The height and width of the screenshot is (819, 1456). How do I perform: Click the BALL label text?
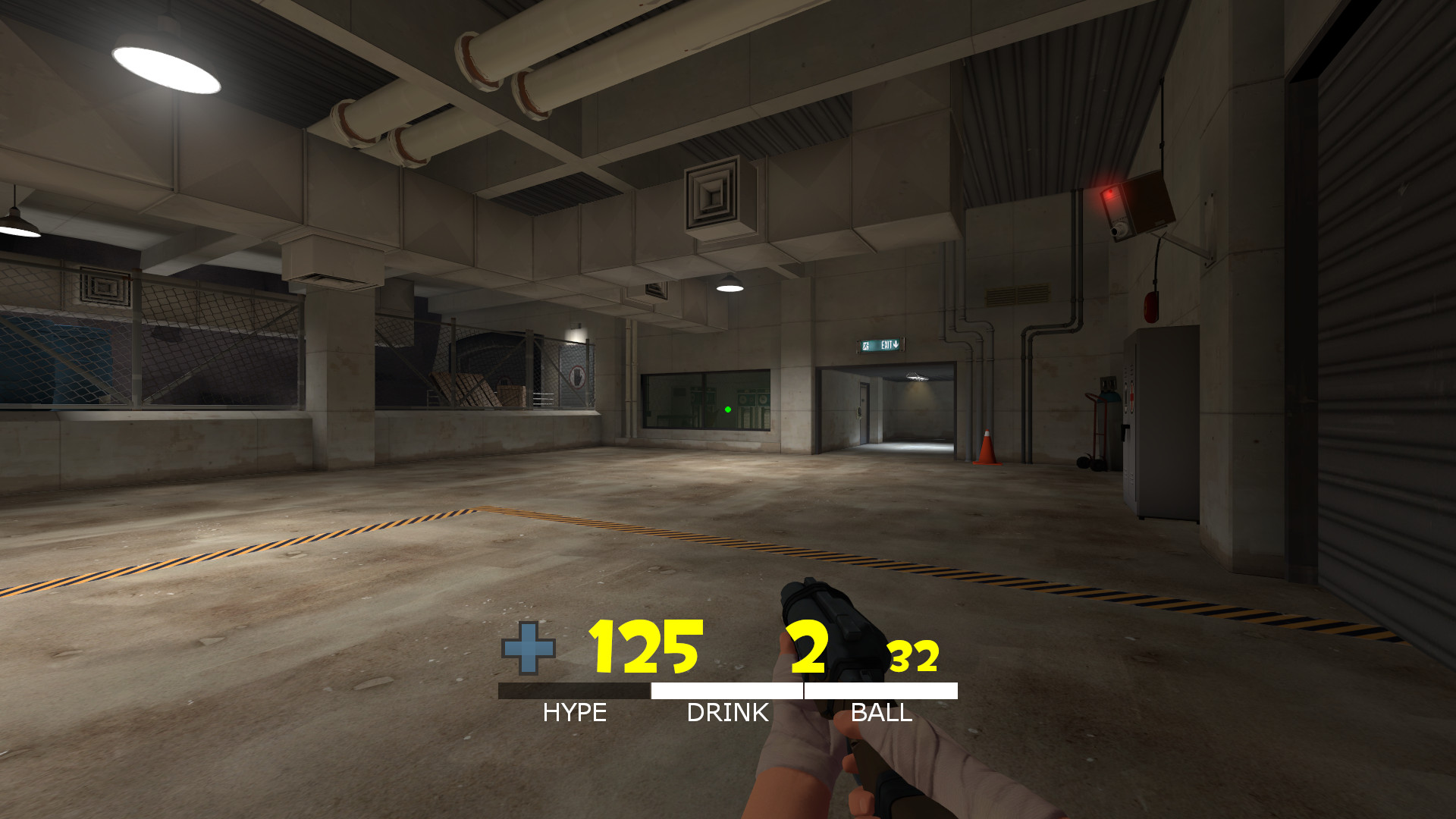click(x=882, y=711)
